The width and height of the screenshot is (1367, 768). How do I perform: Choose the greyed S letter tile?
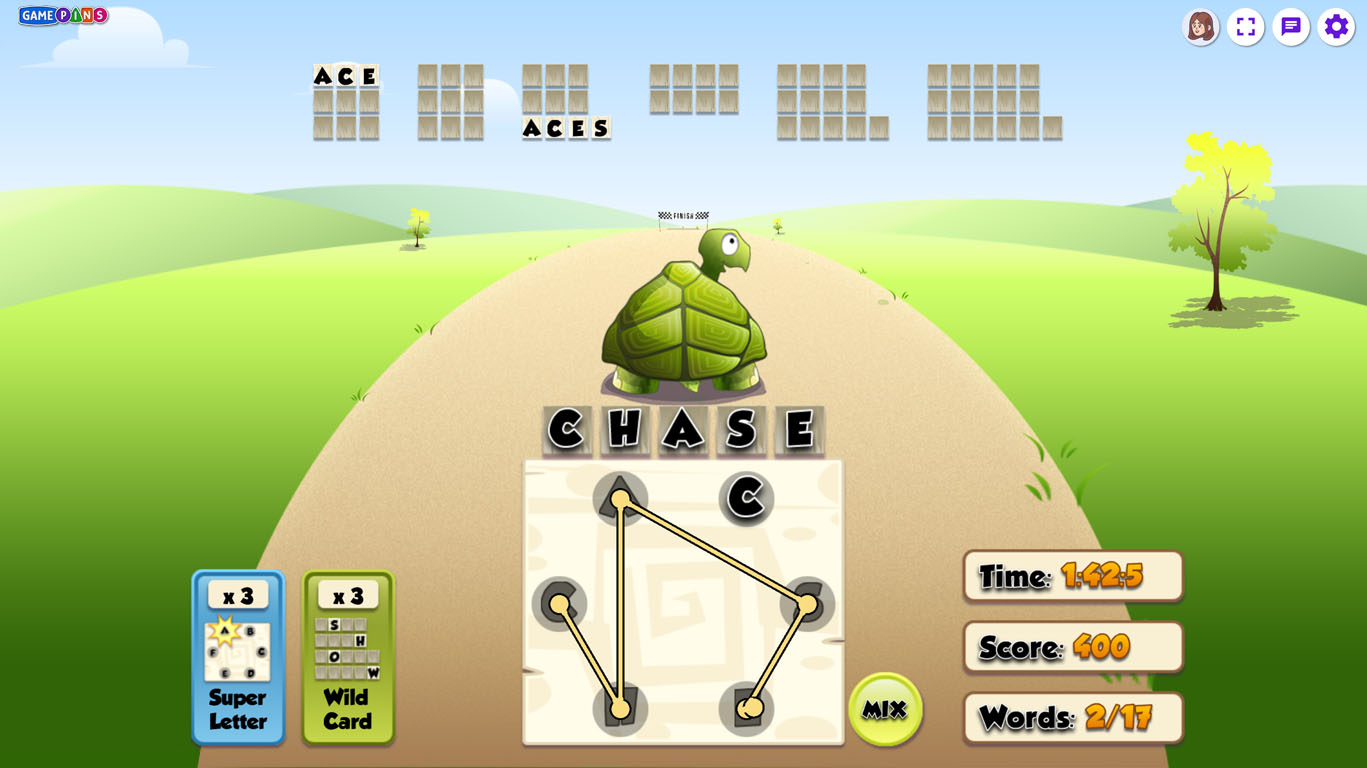[x=806, y=603]
